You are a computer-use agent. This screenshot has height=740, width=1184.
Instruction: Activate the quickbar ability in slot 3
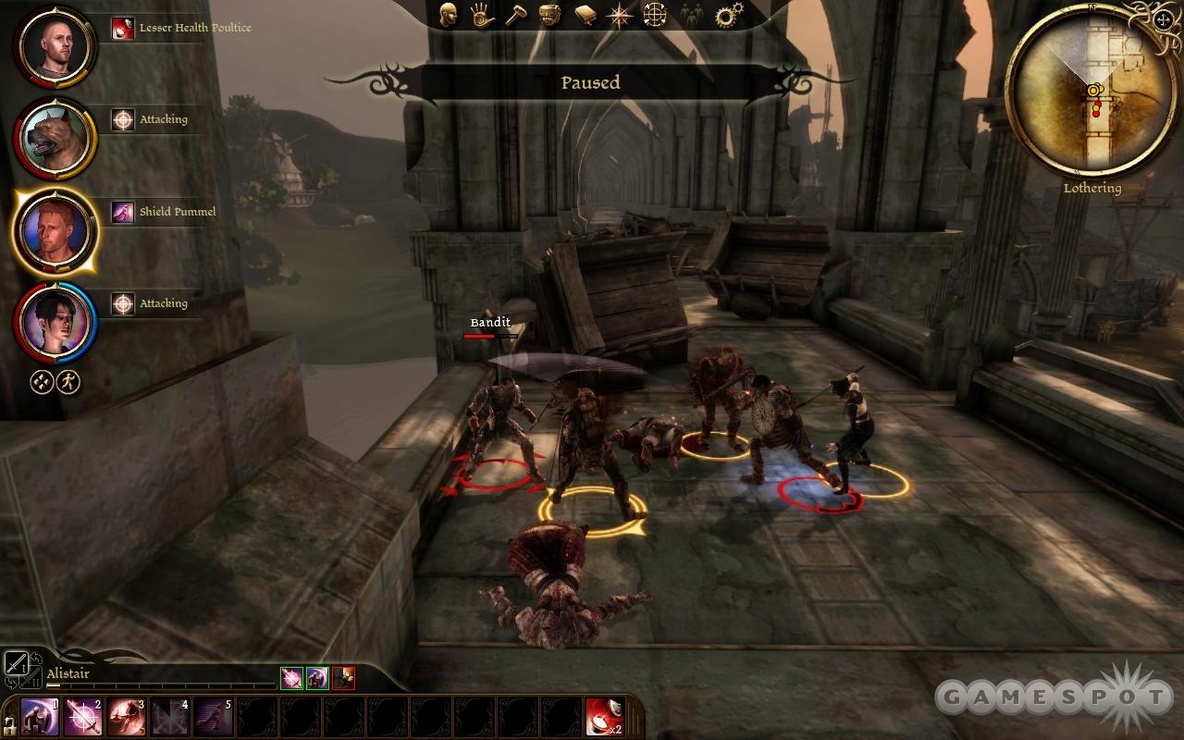click(x=127, y=717)
